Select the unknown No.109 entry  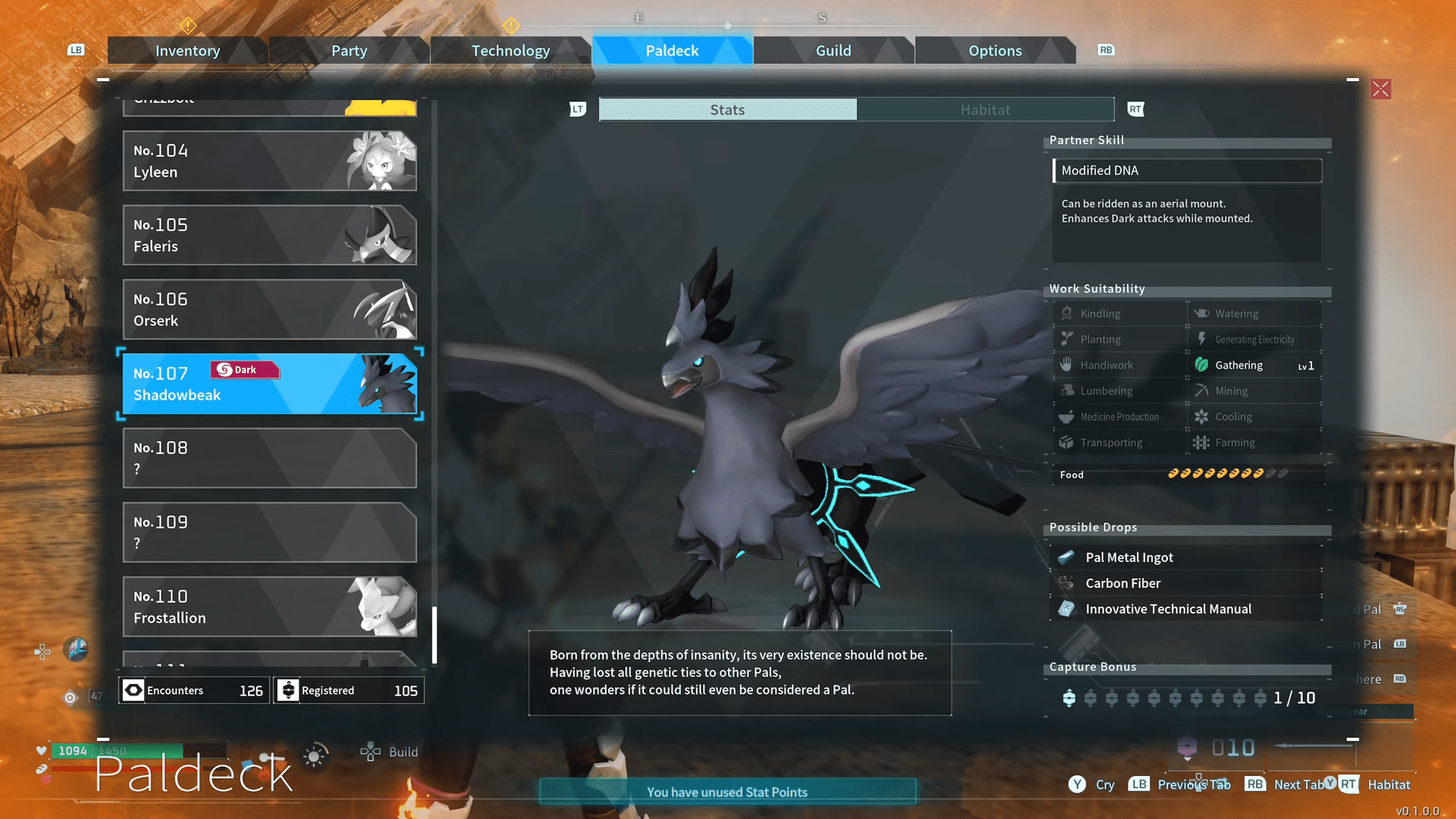pyautogui.click(x=269, y=532)
